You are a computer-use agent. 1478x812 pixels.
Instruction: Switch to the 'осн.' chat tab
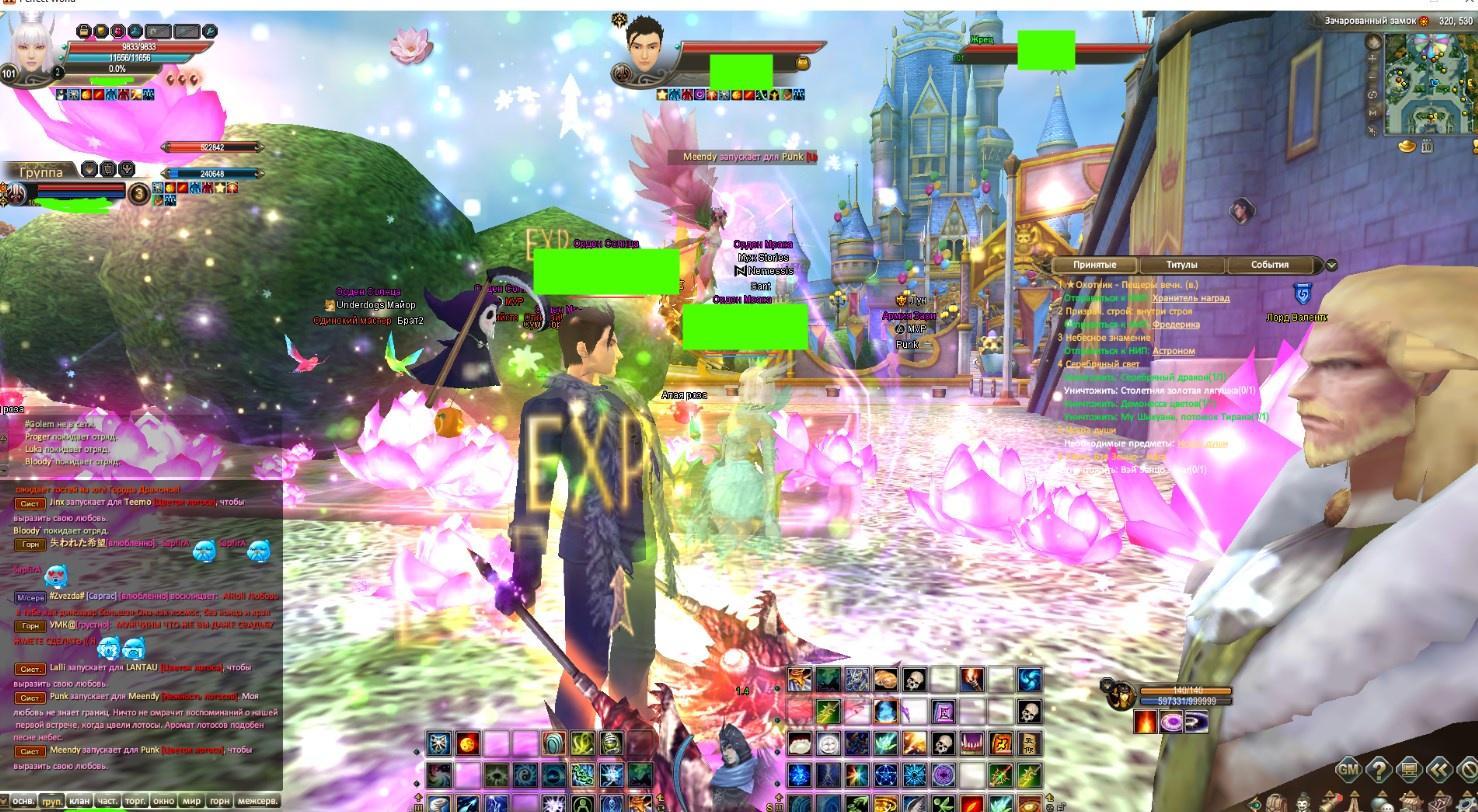22,802
